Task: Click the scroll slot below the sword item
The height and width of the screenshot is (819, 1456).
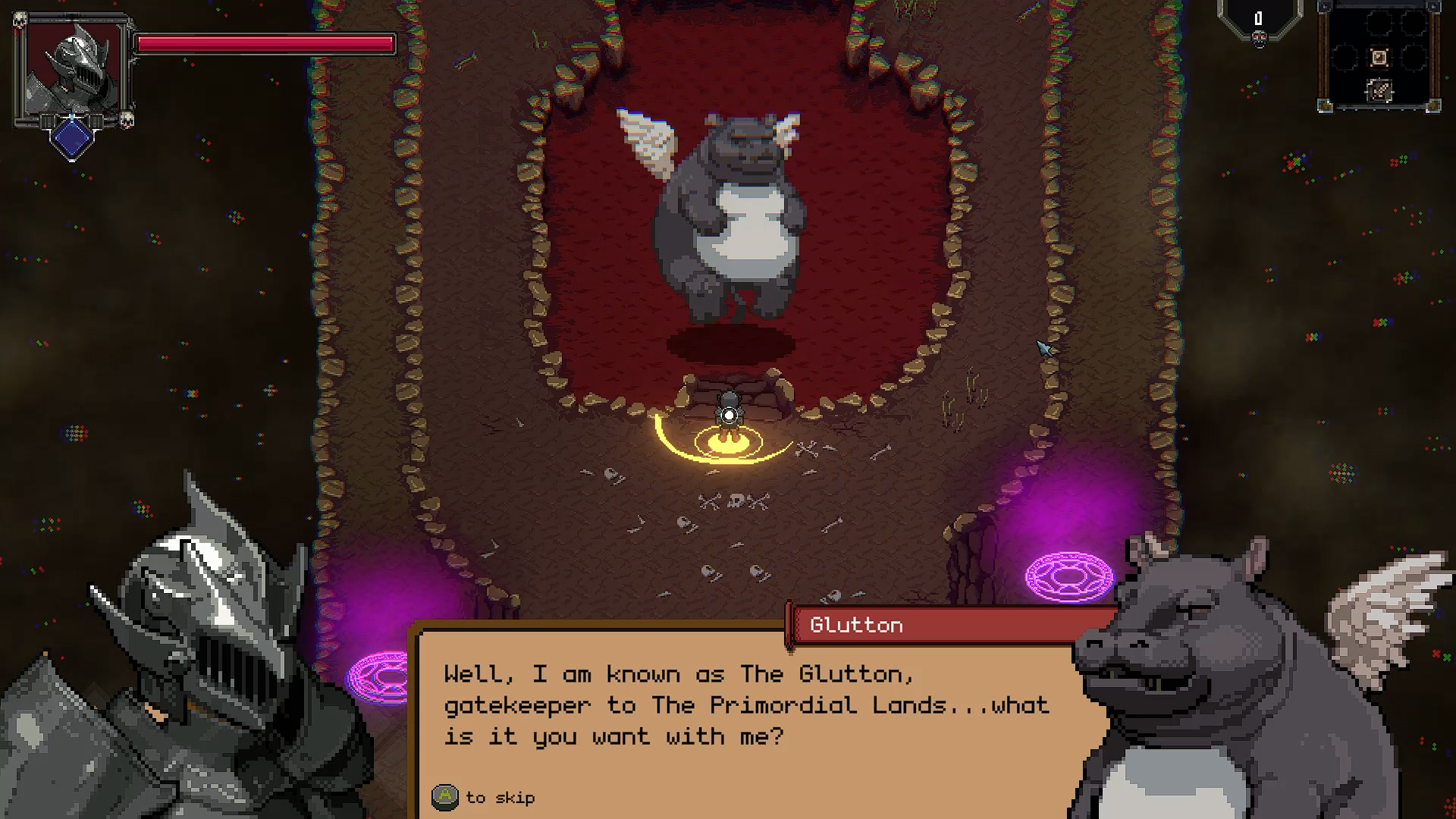Action: click(x=1379, y=90)
